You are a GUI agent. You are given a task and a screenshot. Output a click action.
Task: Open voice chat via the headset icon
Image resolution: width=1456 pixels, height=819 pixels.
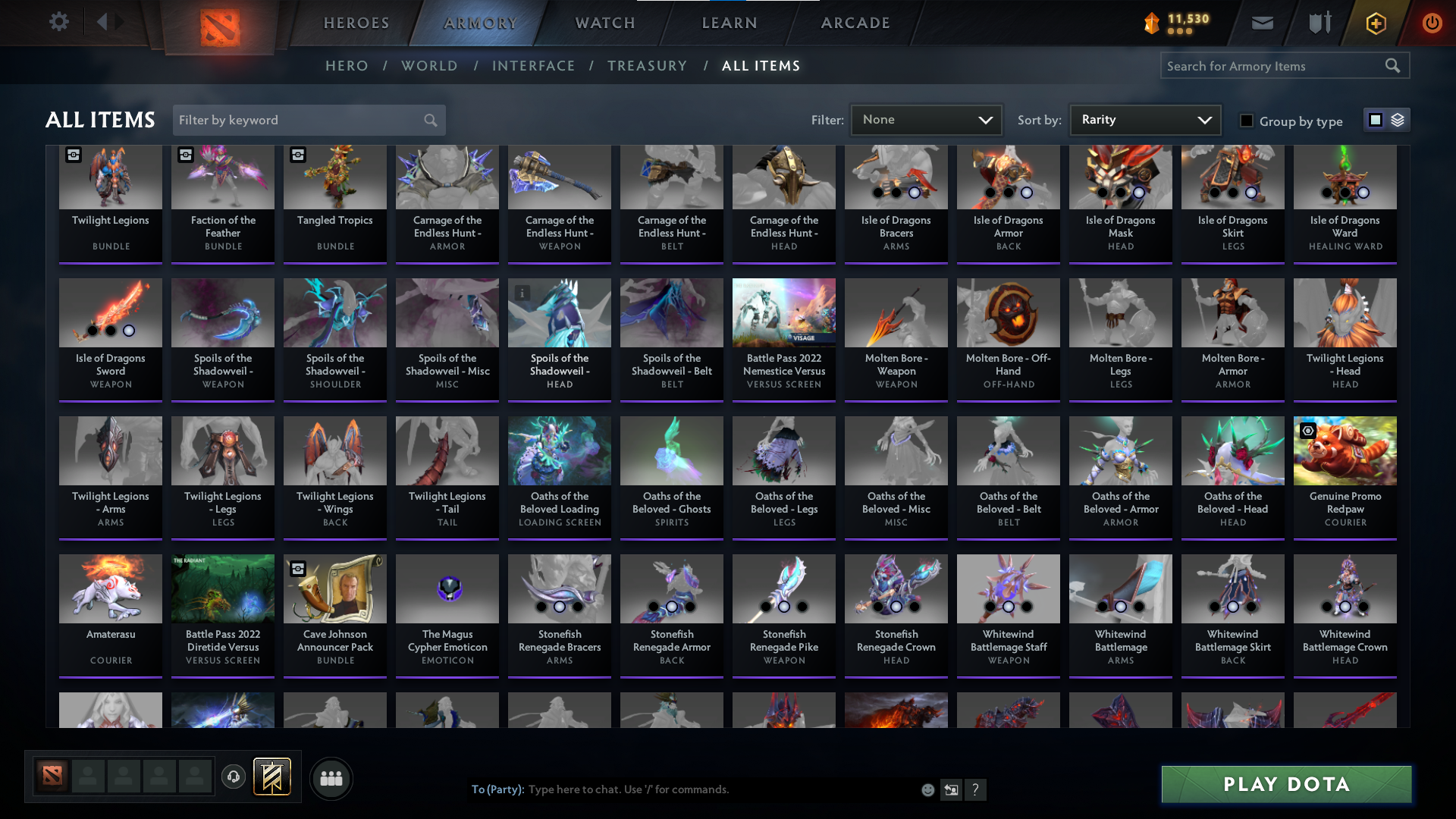pos(233,777)
